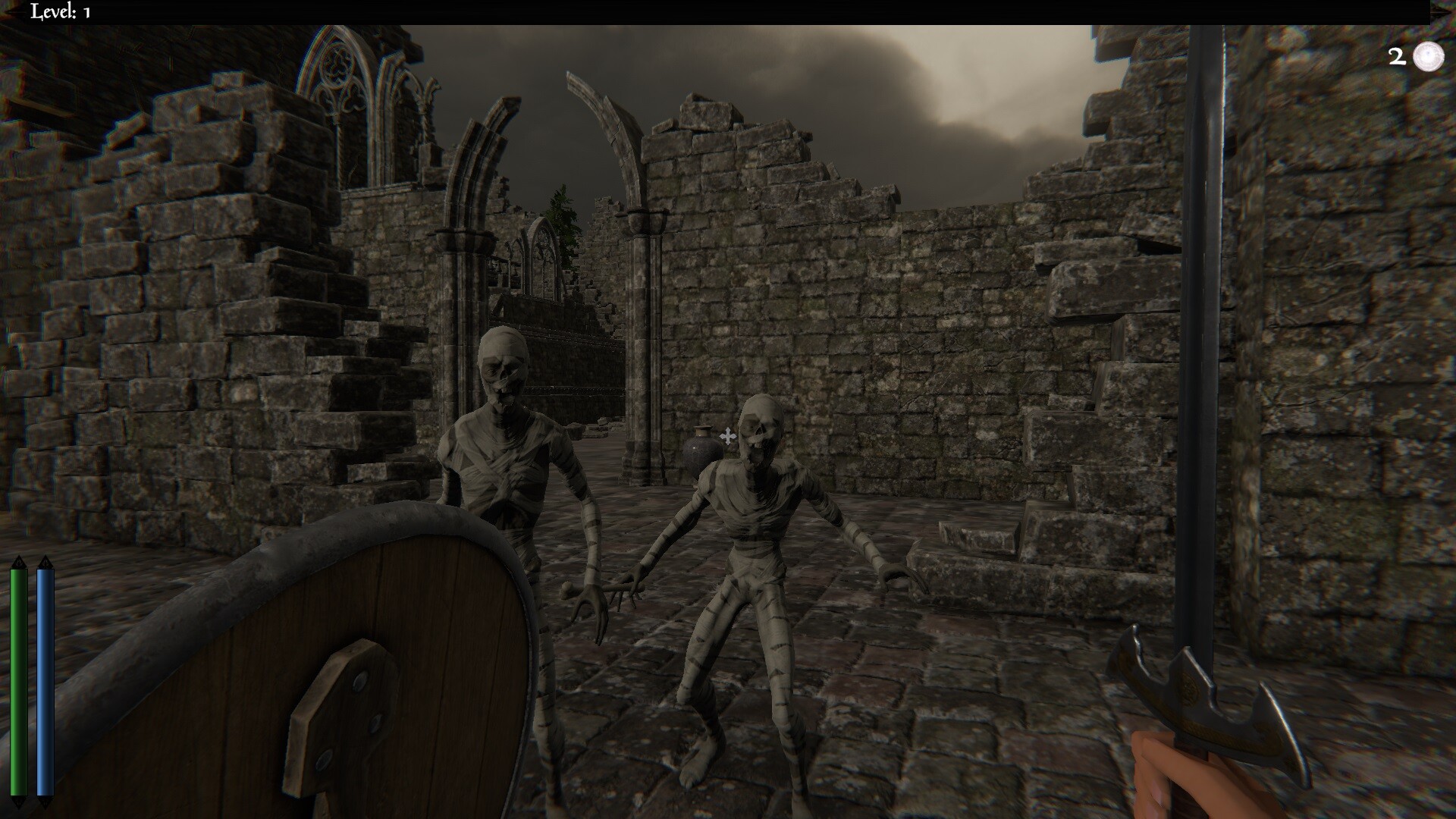Click the tall broken stone archway
The image size is (1456, 819).
click(599, 152)
